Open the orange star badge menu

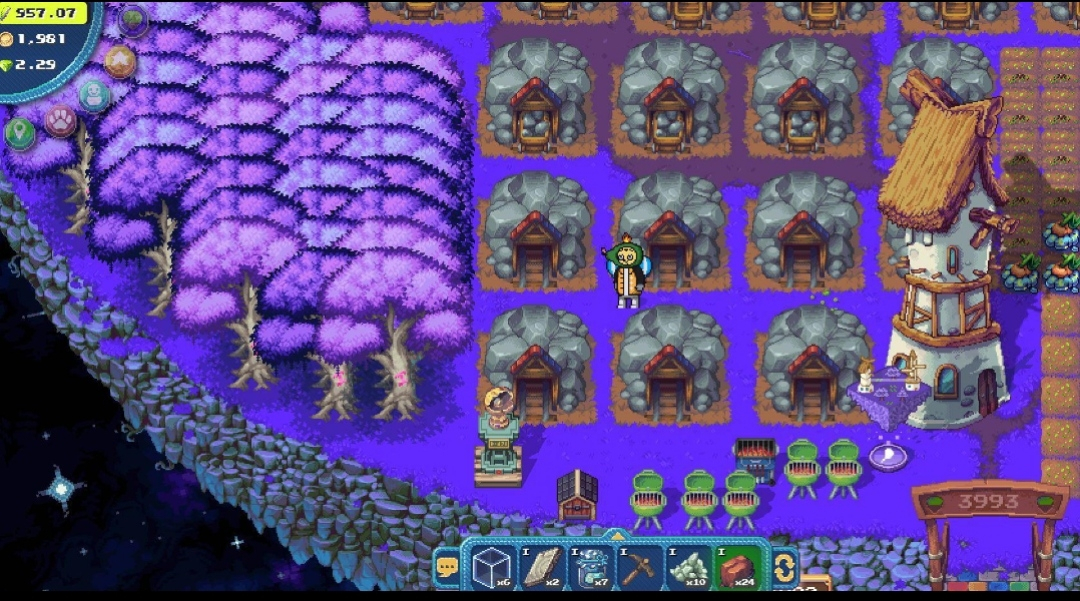(x=120, y=61)
